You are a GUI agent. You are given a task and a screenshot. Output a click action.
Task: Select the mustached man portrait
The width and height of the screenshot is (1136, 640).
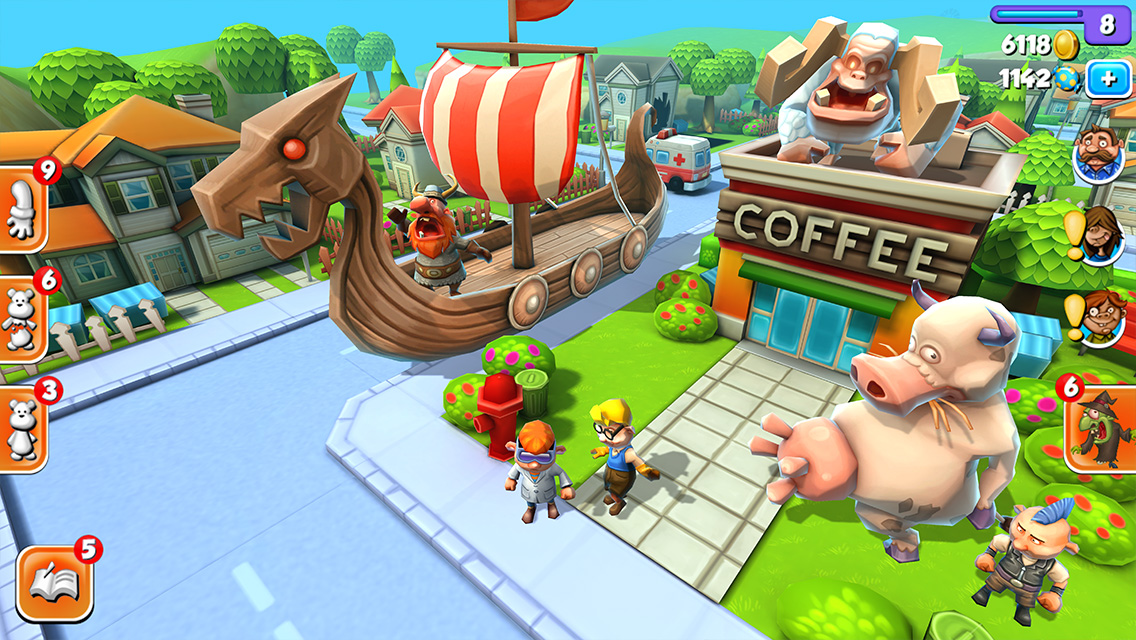(1099, 155)
